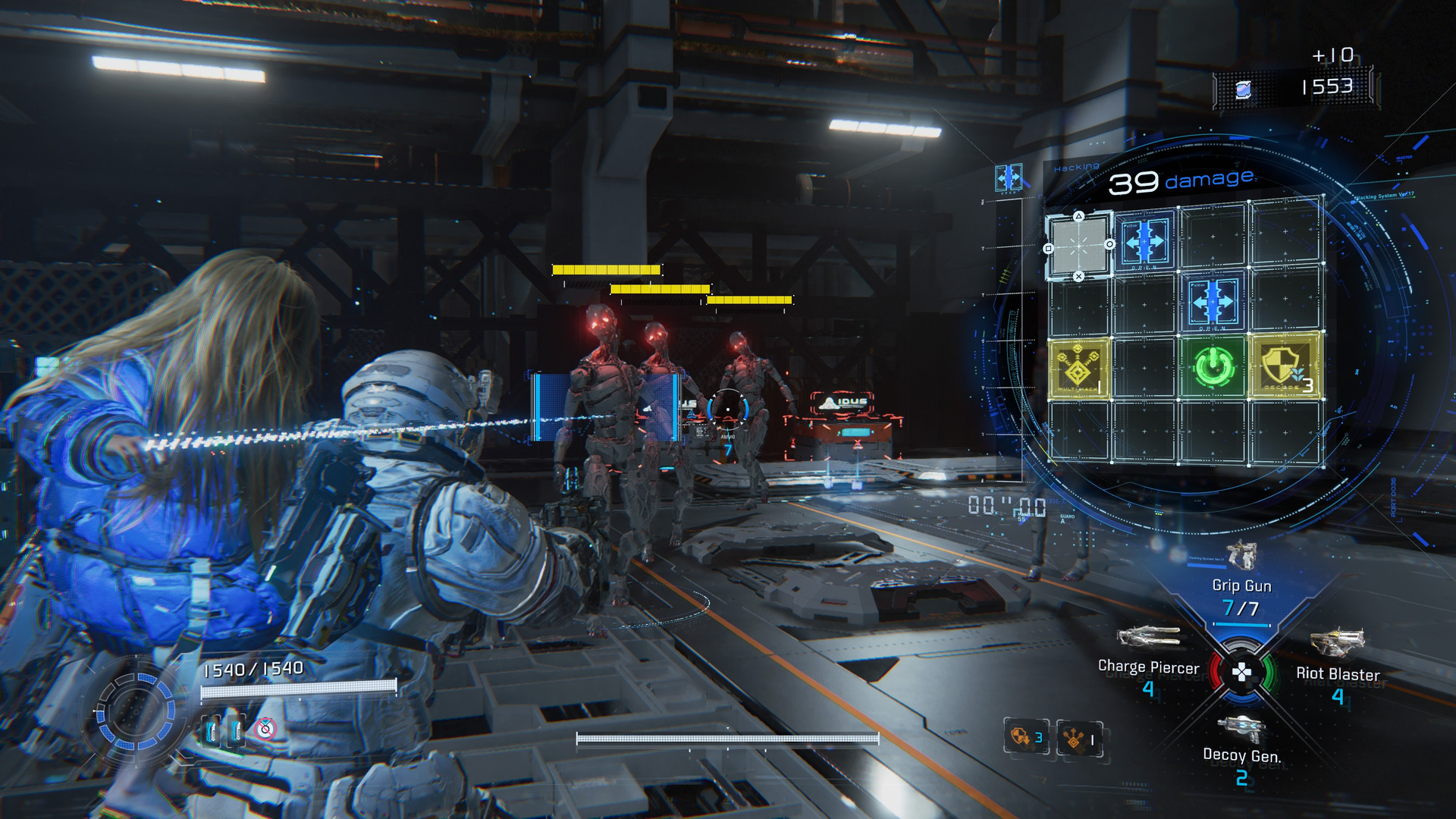Click the weapon wheel's center d-pad hub

click(x=1242, y=672)
